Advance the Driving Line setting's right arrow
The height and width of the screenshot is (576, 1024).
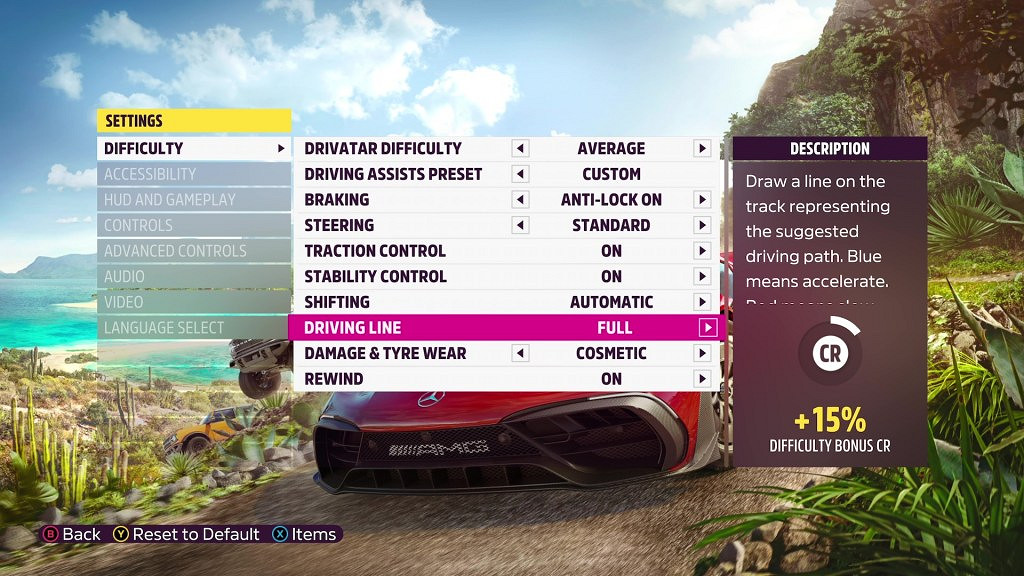point(708,327)
